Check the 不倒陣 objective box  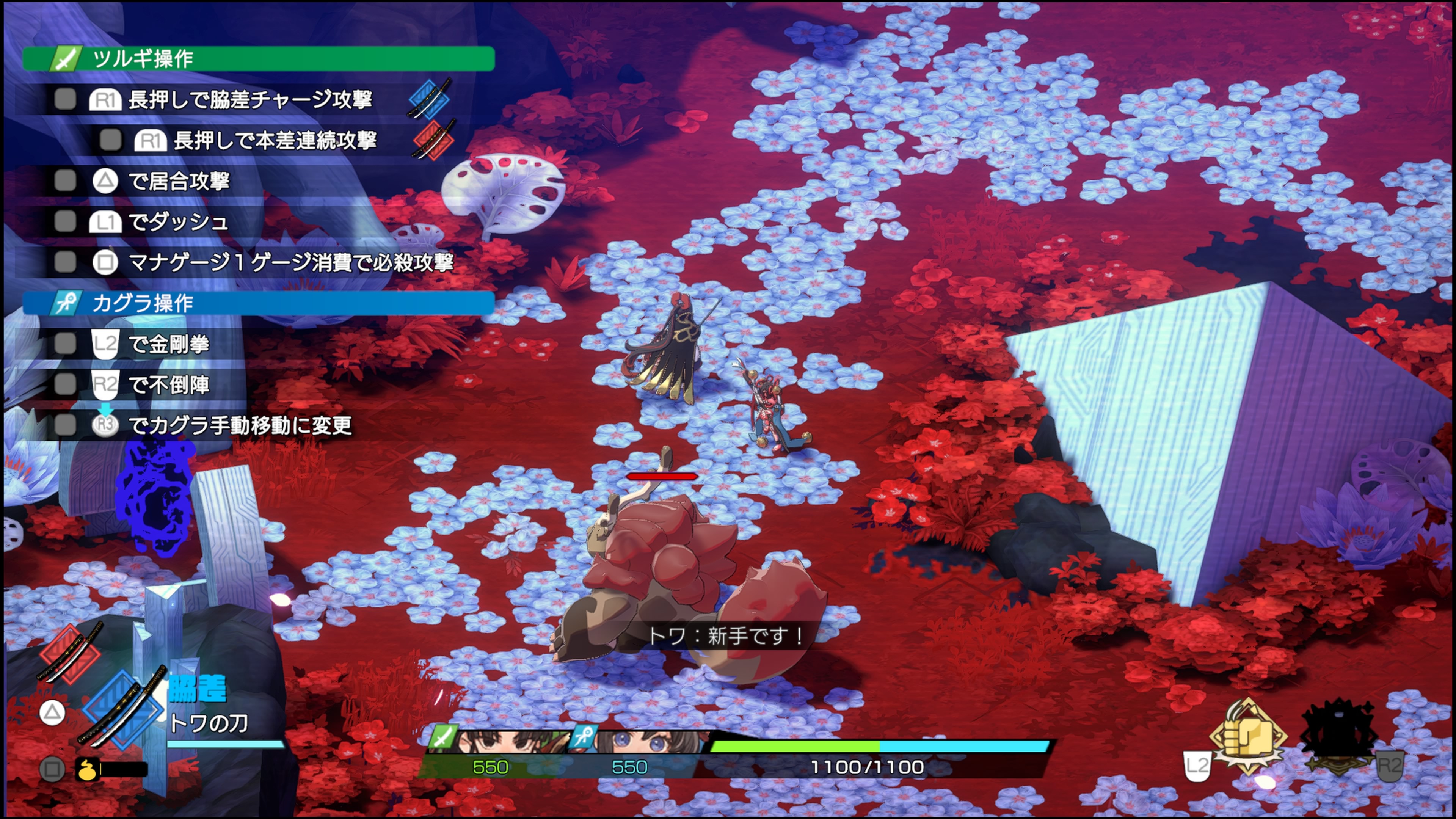(x=65, y=384)
